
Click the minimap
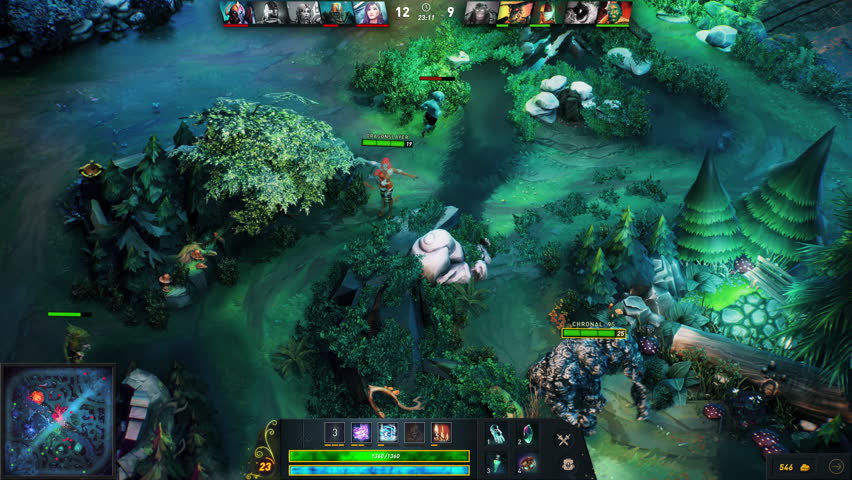[57, 421]
